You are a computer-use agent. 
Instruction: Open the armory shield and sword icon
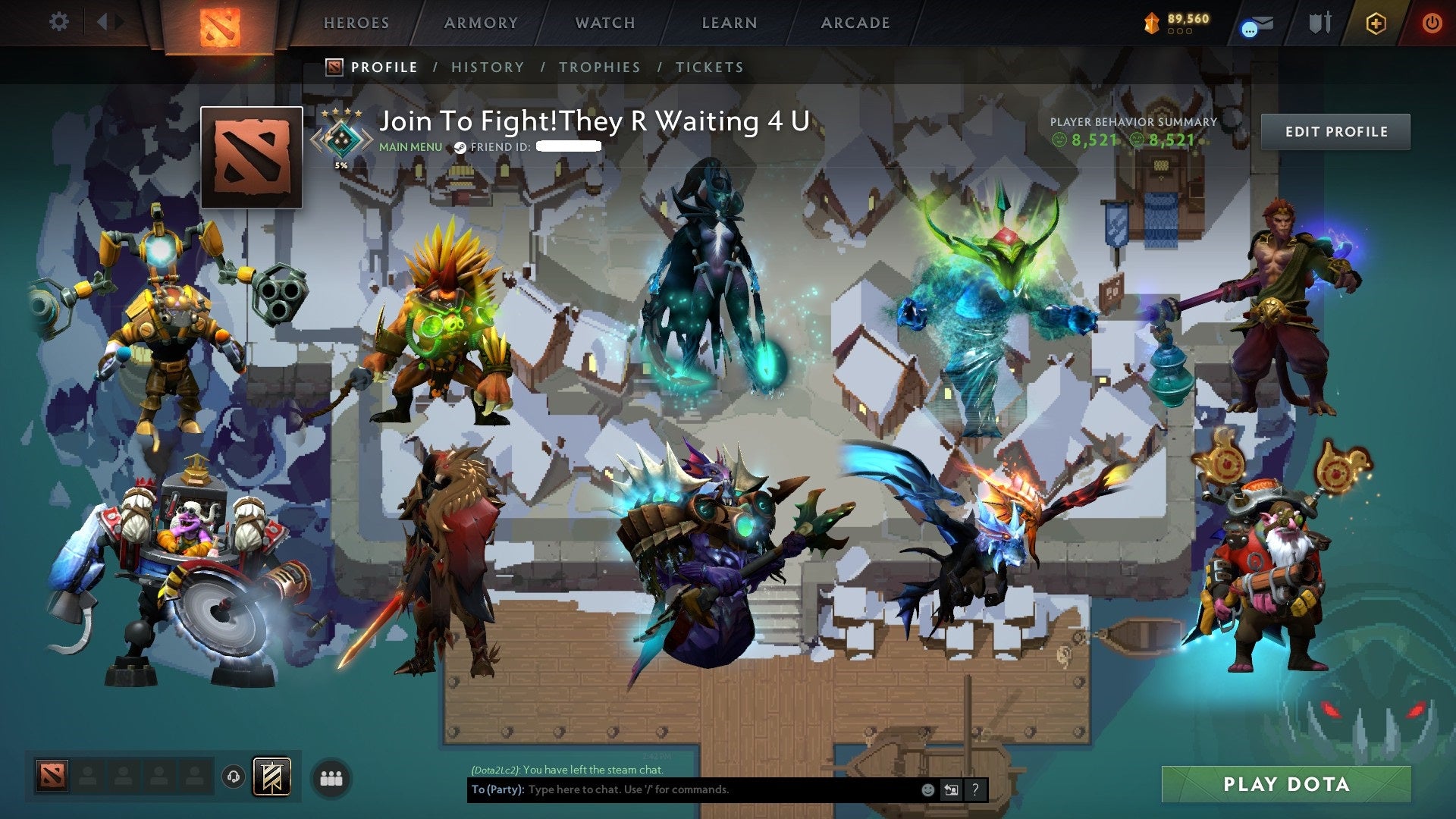point(1319,23)
